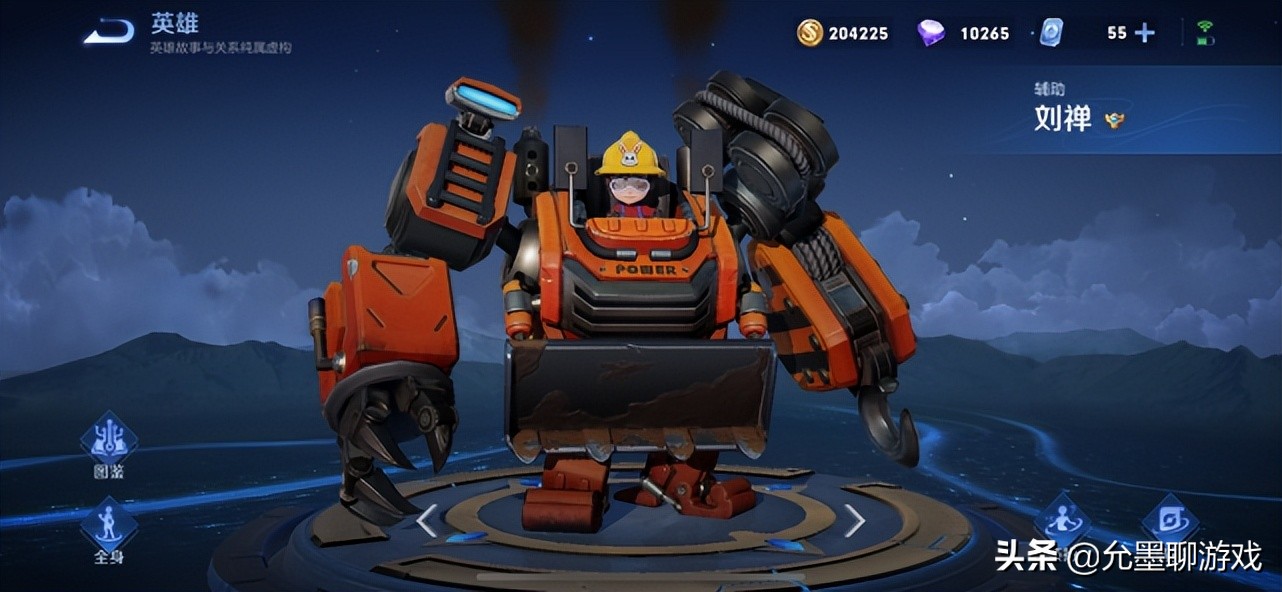The image size is (1282, 592).
Task: Click the badge beside hero name 刘禅
Action: click(1114, 120)
